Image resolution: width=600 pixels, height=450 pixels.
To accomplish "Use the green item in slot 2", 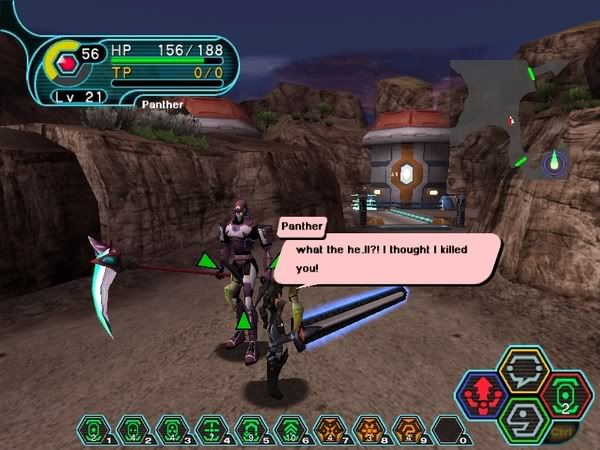I will coord(132,430).
